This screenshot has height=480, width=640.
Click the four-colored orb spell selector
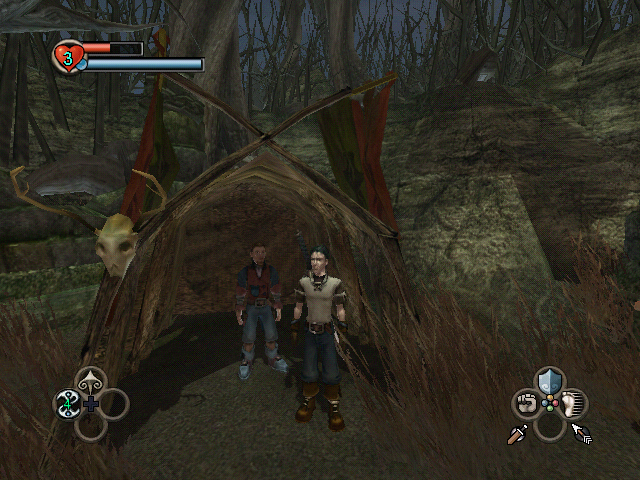click(x=549, y=404)
